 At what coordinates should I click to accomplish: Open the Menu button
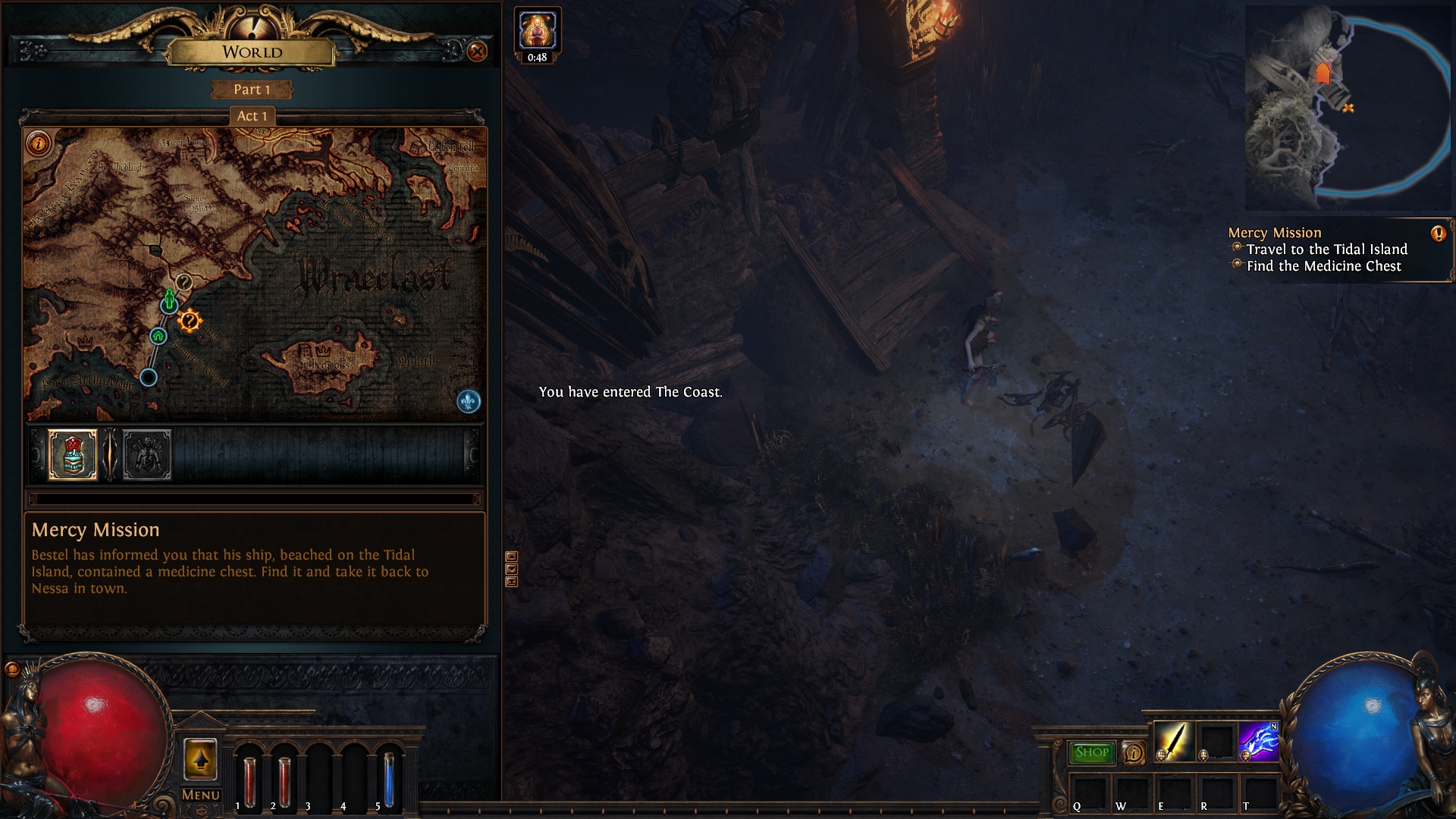[200, 795]
